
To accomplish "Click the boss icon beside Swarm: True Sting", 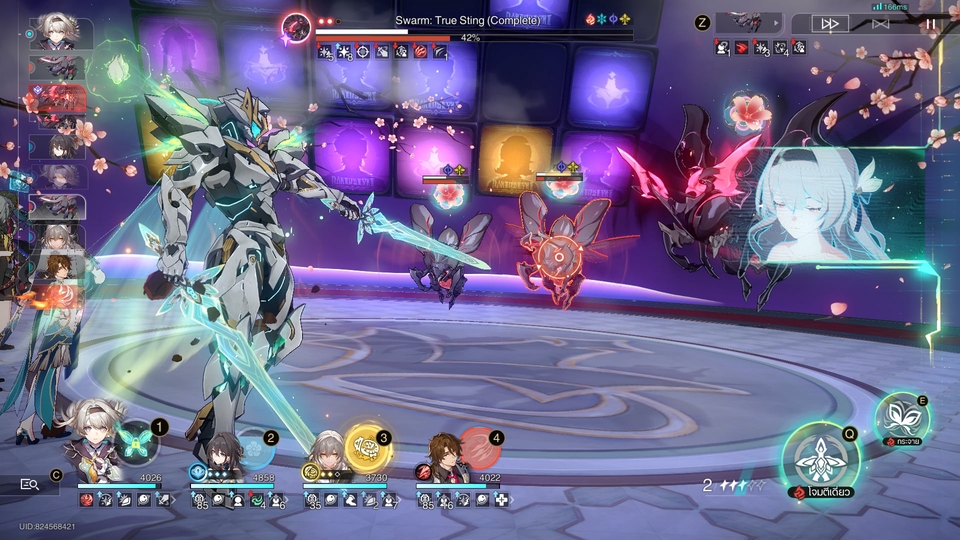I will 296,27.
